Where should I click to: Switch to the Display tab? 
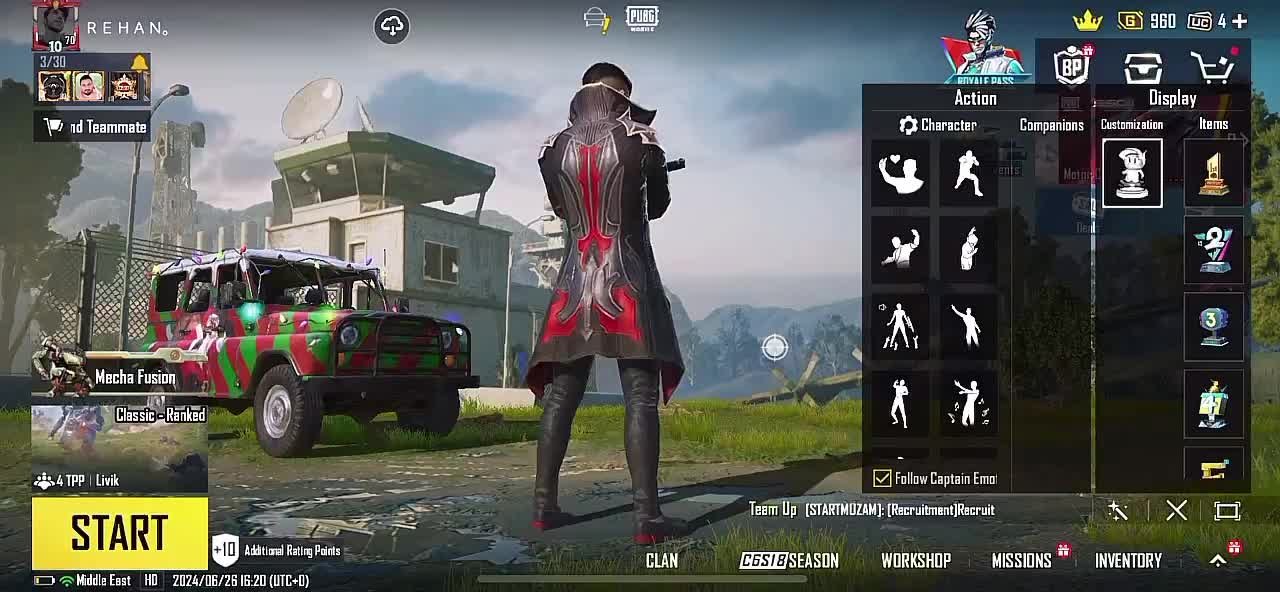pos(1172,98)
